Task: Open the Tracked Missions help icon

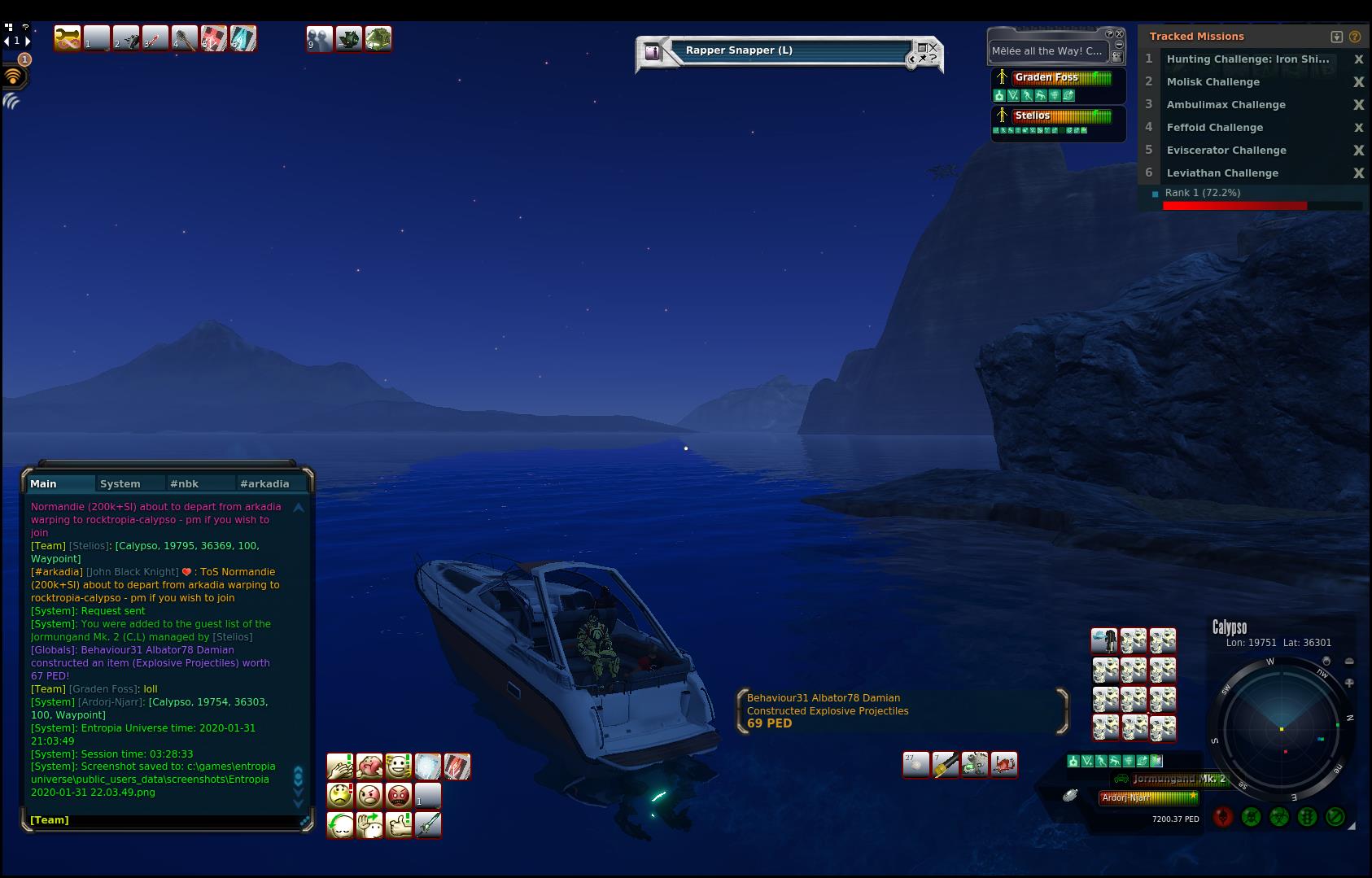Action: pyautogui.click(x=1355, y=37)
